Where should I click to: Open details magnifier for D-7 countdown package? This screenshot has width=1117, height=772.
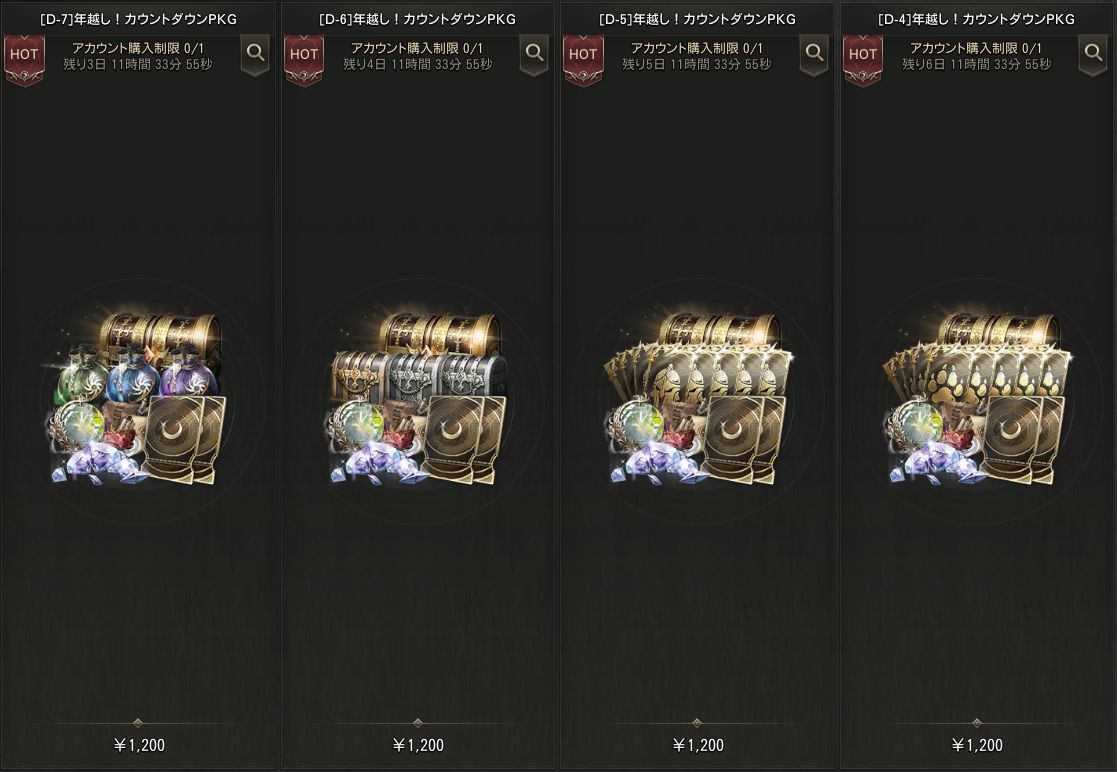click(x=255, y=54)
